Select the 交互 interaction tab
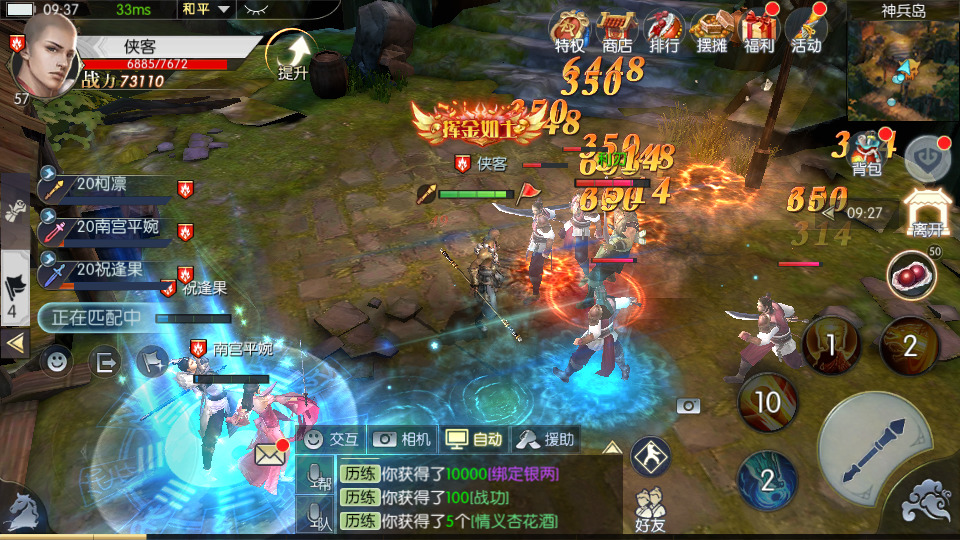This screenshot has width=960, height=540. [x=332, y=439]
